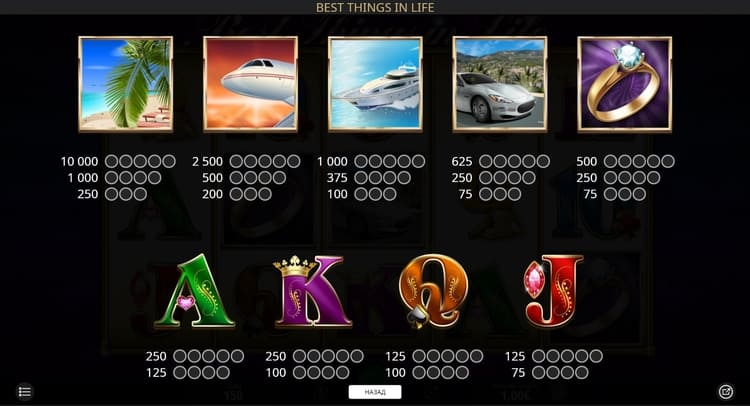Click the round icon in bottom-right corner
Viewport: 750px width, 406px height.
(x=726, y=391)
